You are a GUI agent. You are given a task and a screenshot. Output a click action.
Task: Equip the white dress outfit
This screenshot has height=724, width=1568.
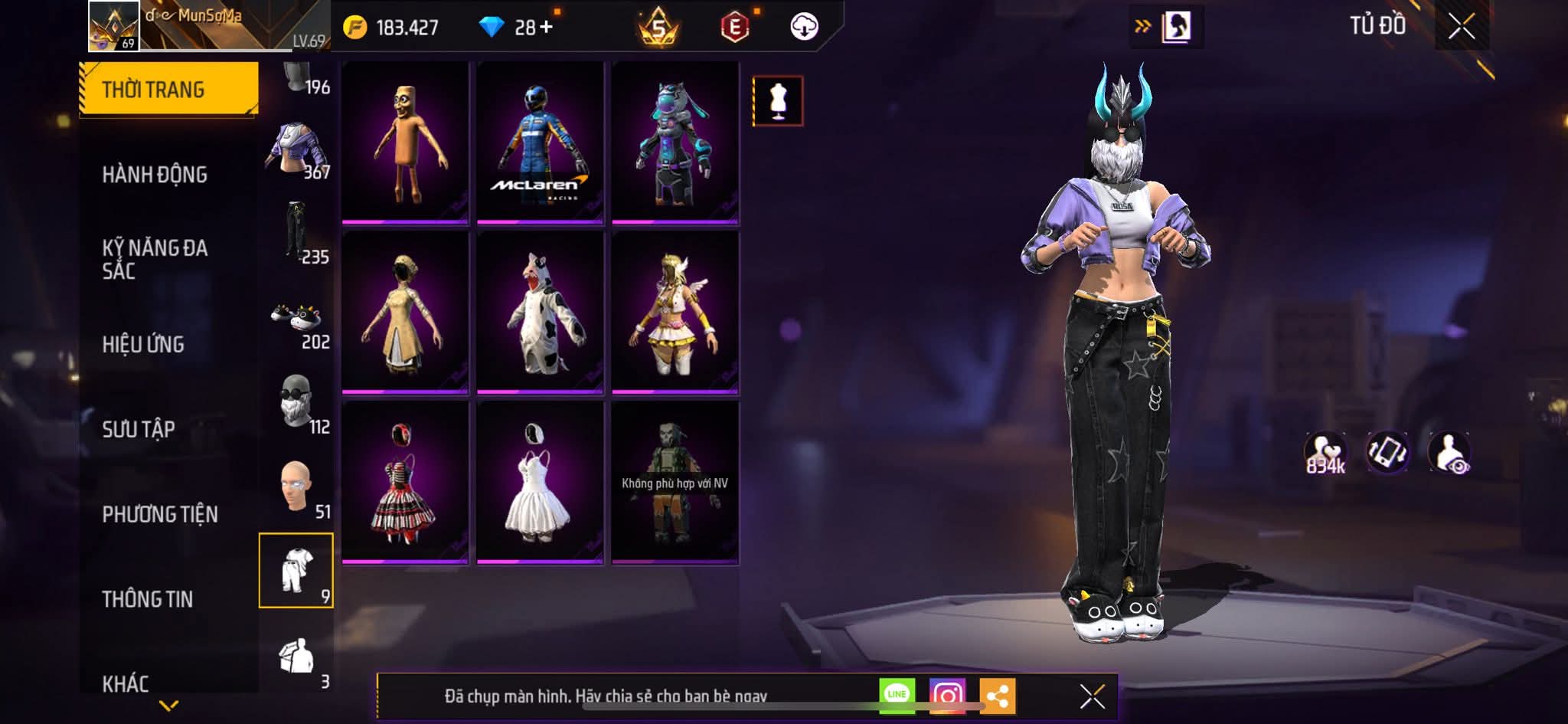pos(540,483)
